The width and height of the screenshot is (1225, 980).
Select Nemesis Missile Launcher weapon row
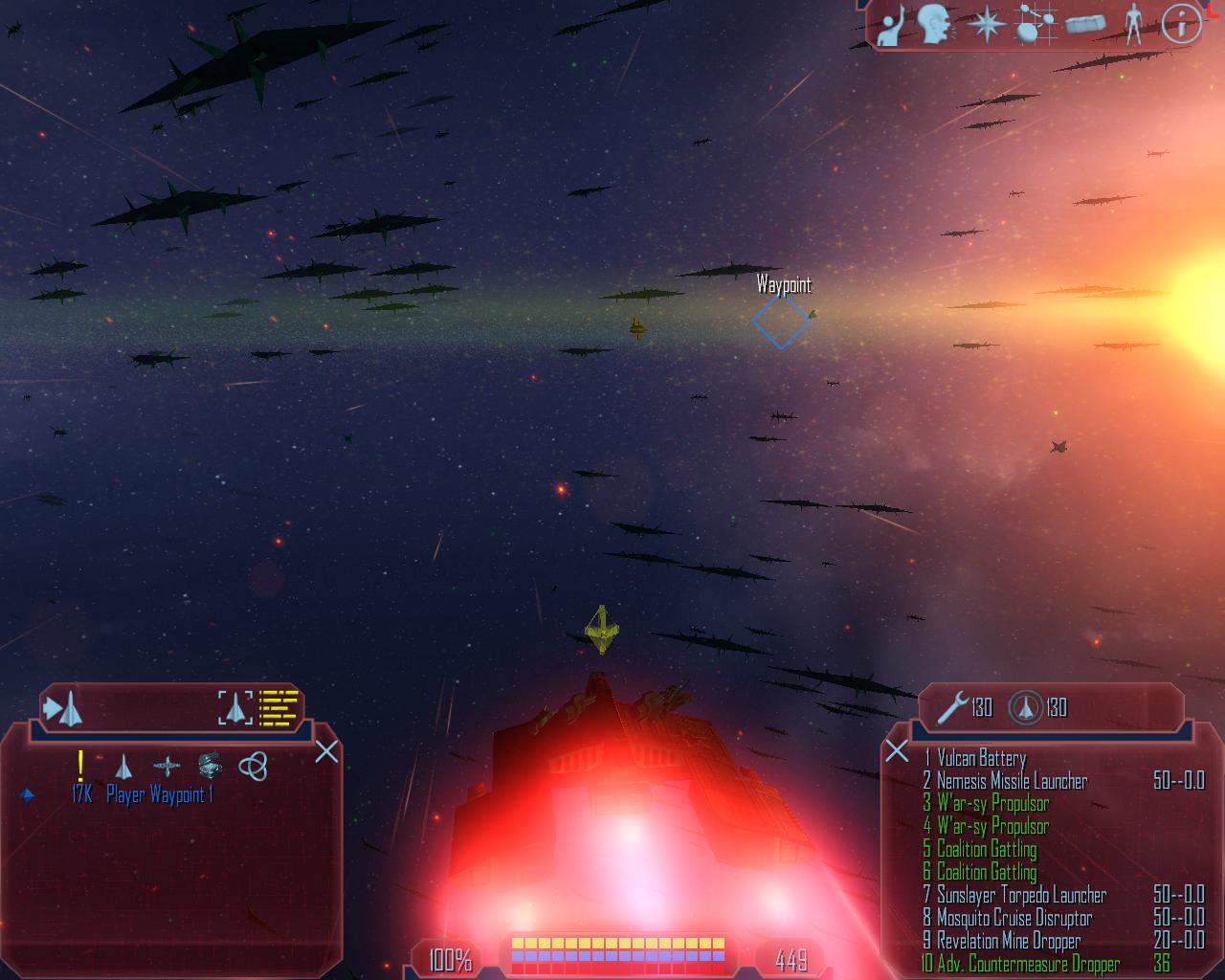[x=1012, y=782]
